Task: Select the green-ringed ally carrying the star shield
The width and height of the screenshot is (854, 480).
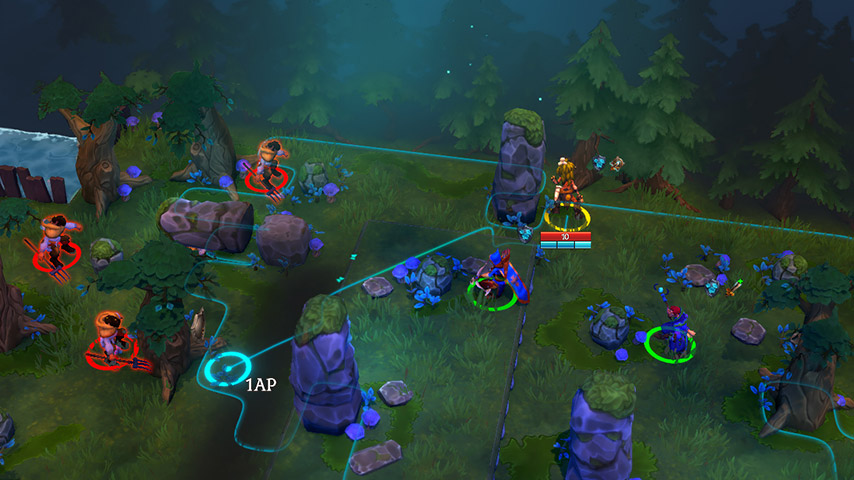Action: 496,279
